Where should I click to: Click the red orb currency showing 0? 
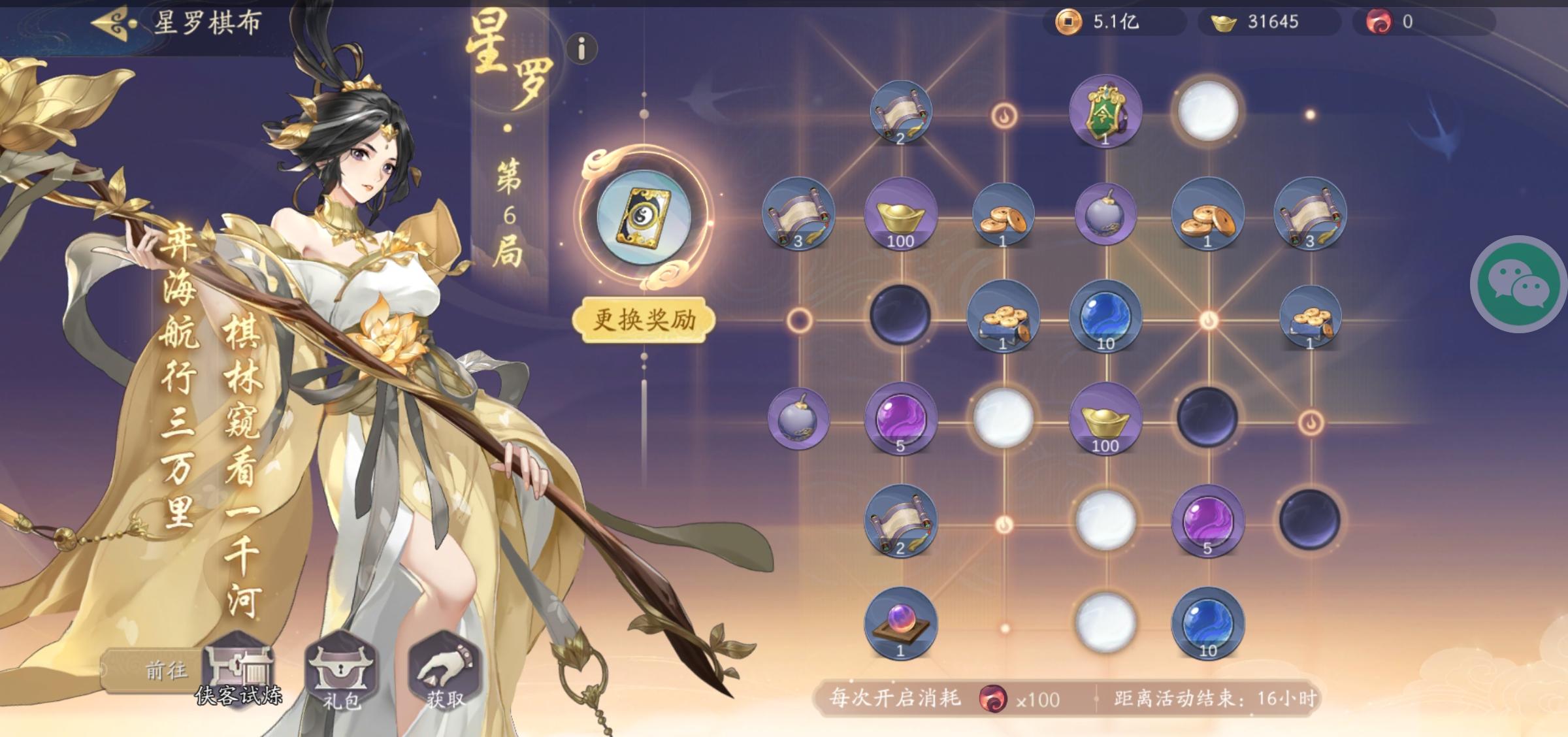point(1385,22)
